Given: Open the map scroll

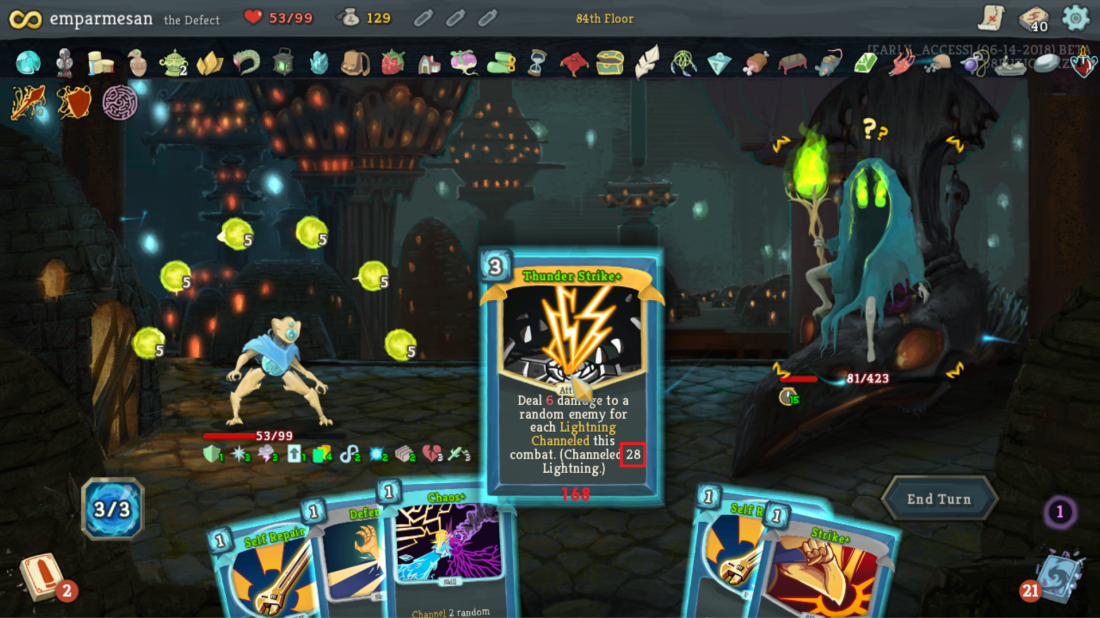Looking at the screenshot, I should pos(991,18).
